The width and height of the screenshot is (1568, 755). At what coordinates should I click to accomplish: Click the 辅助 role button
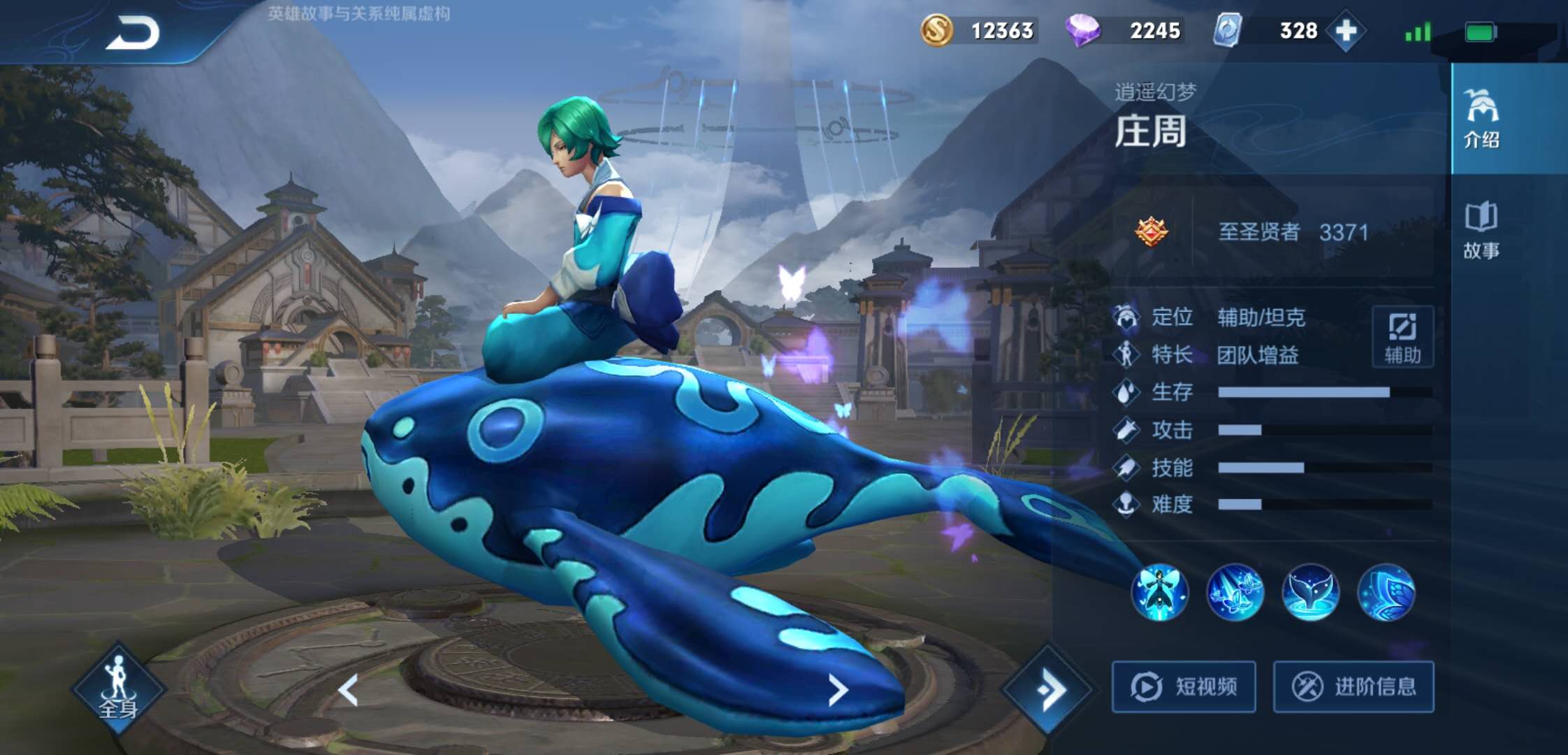[x=1402, y=337]
